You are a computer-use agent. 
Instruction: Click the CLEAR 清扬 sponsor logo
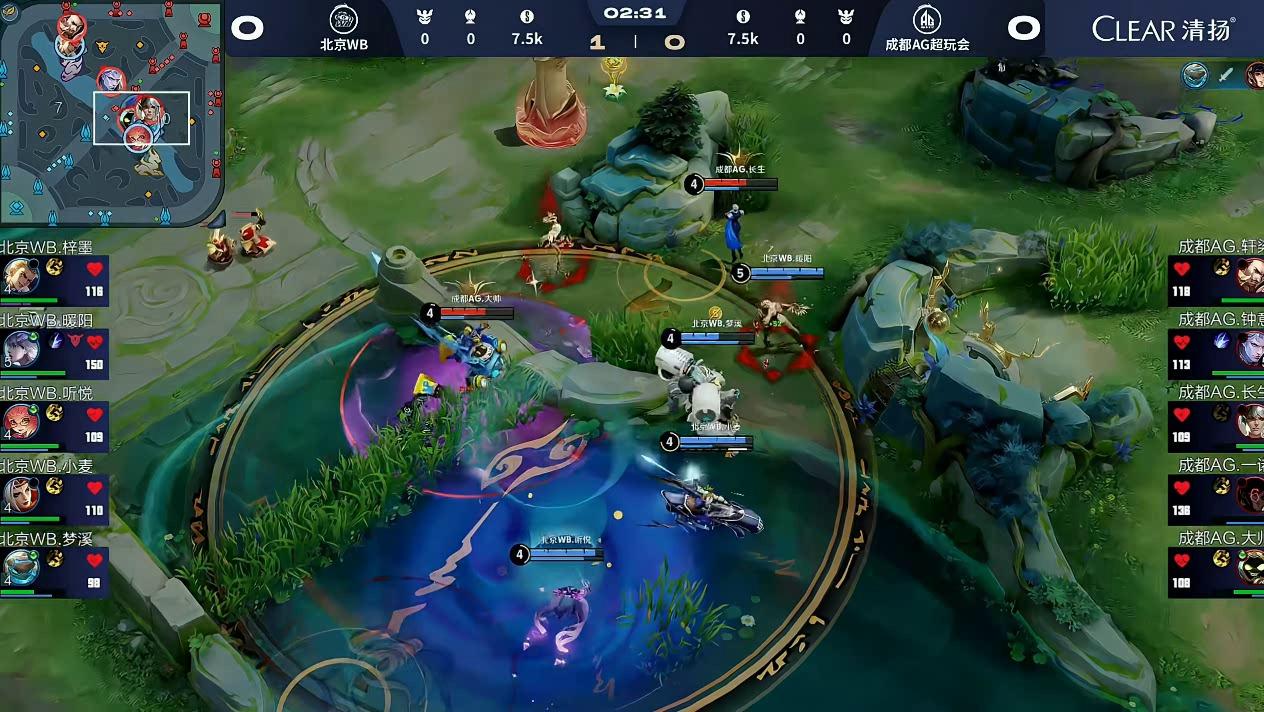1163,28
